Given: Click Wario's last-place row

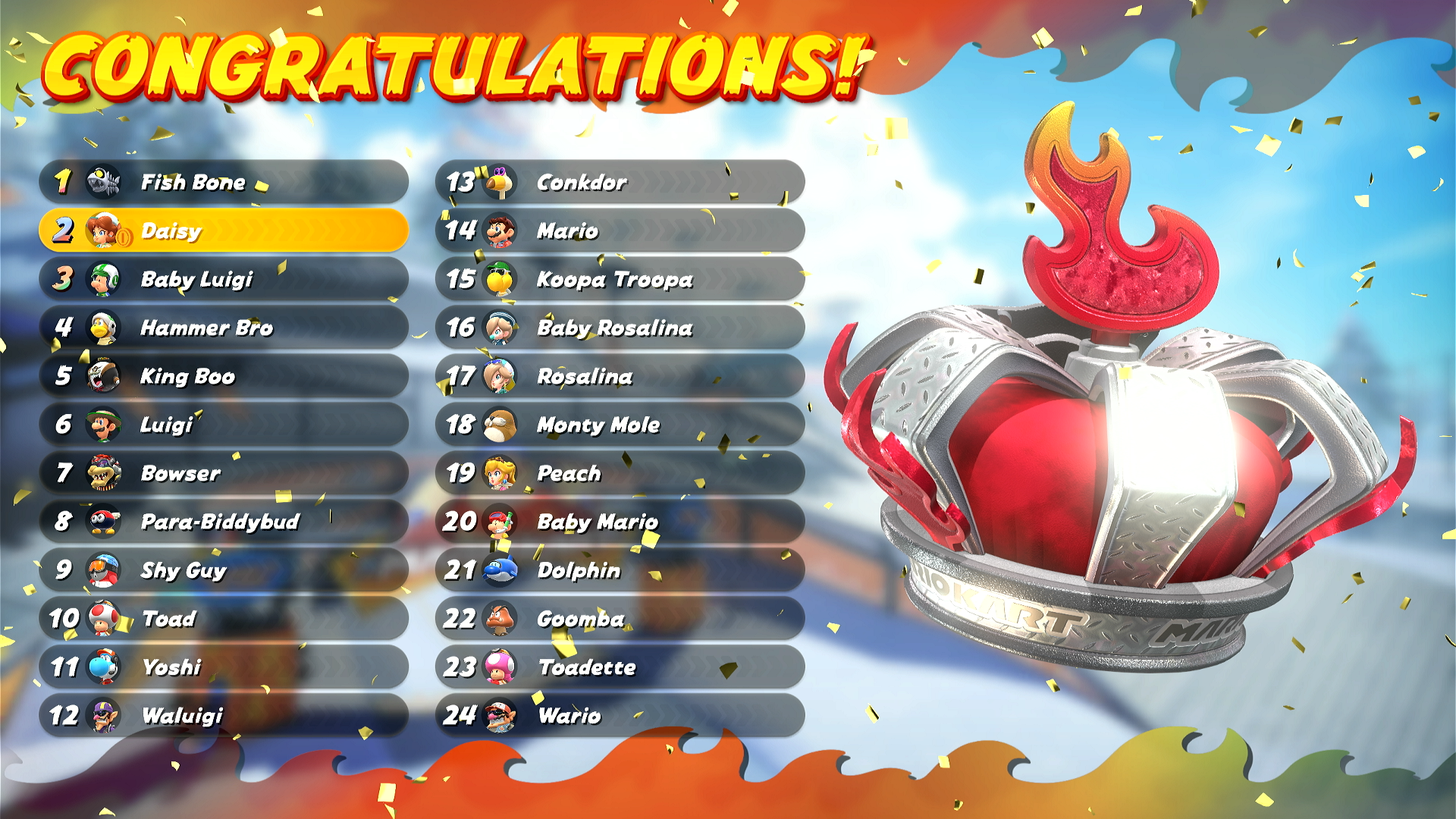Looking at the screenshot, I should pyautogui.click(x=620, y=716).
